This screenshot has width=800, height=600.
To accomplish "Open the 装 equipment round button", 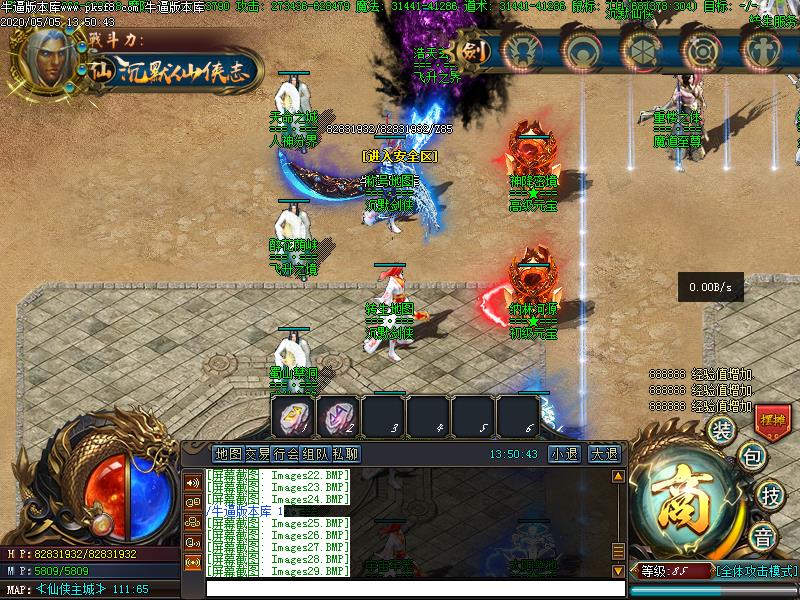I will point(720,430).
